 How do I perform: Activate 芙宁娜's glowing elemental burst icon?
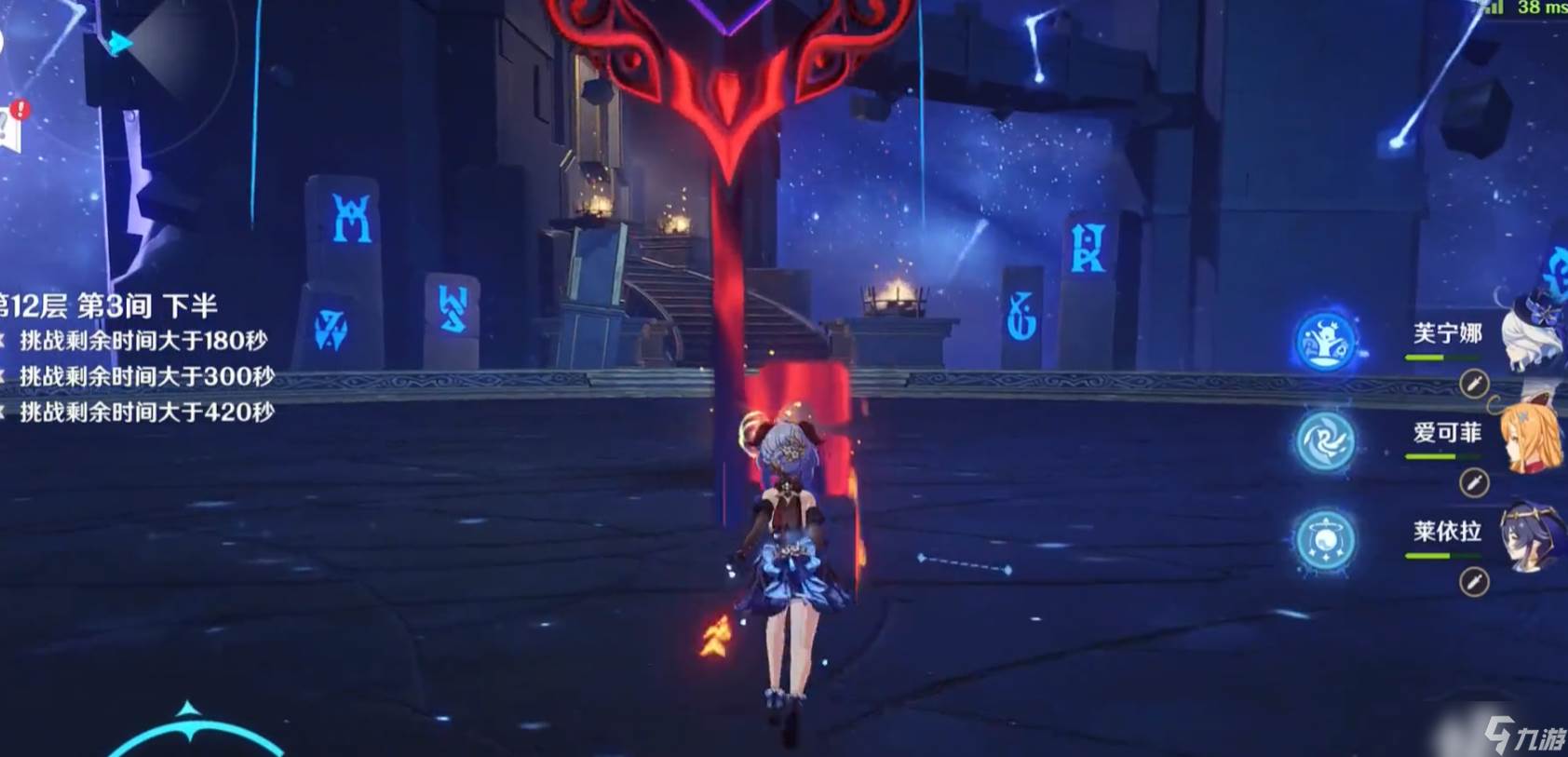[x=1325, y=342]
